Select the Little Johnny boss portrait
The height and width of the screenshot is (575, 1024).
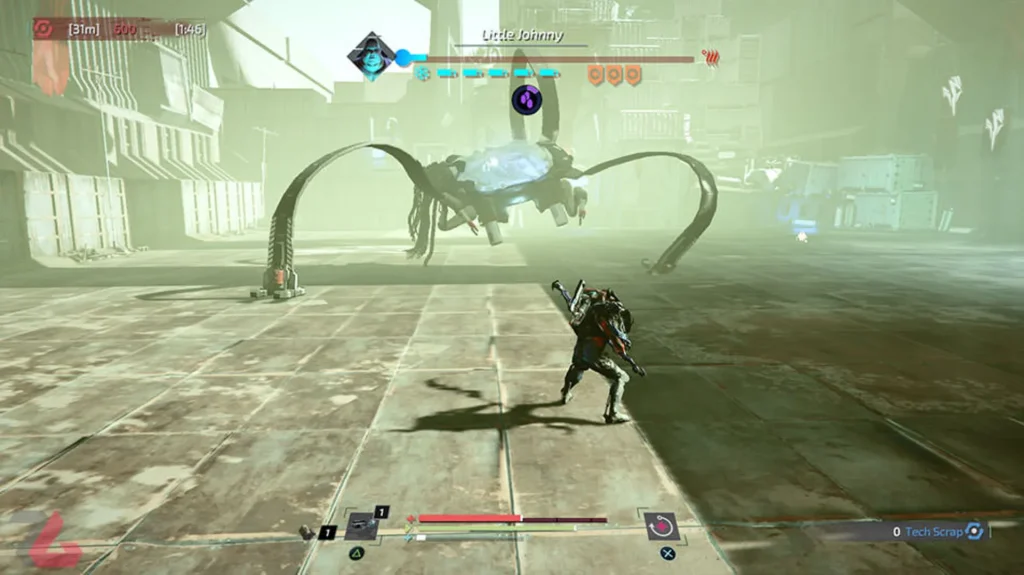click(370, 56)
